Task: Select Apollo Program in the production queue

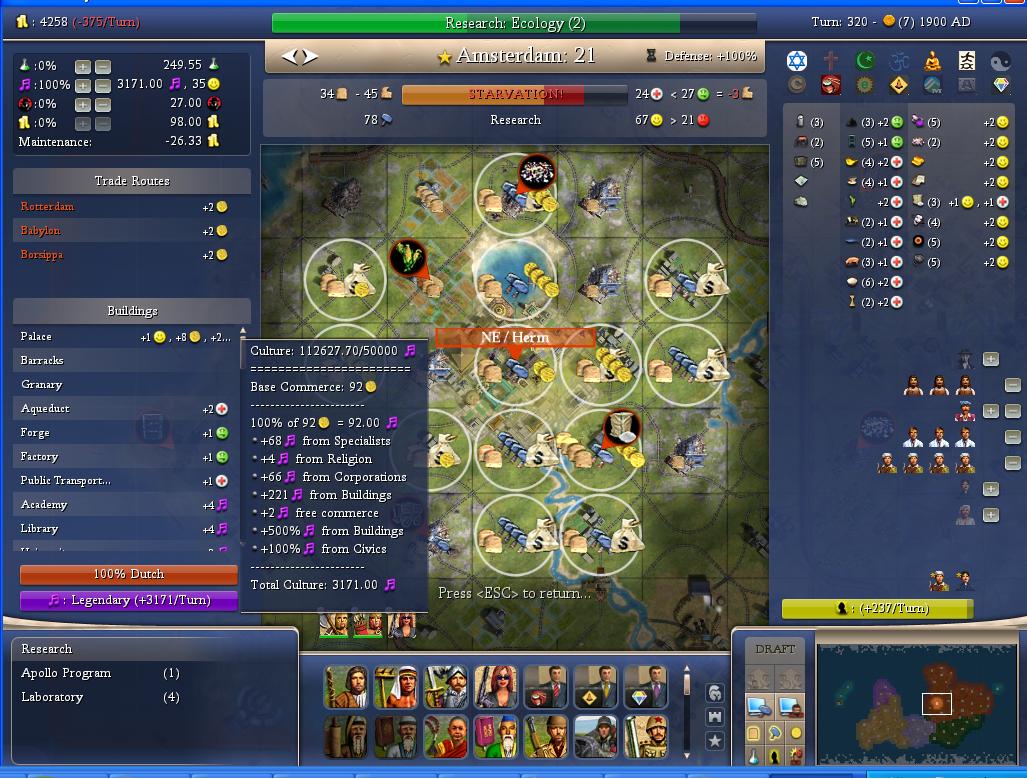Action: pos(66,673)
